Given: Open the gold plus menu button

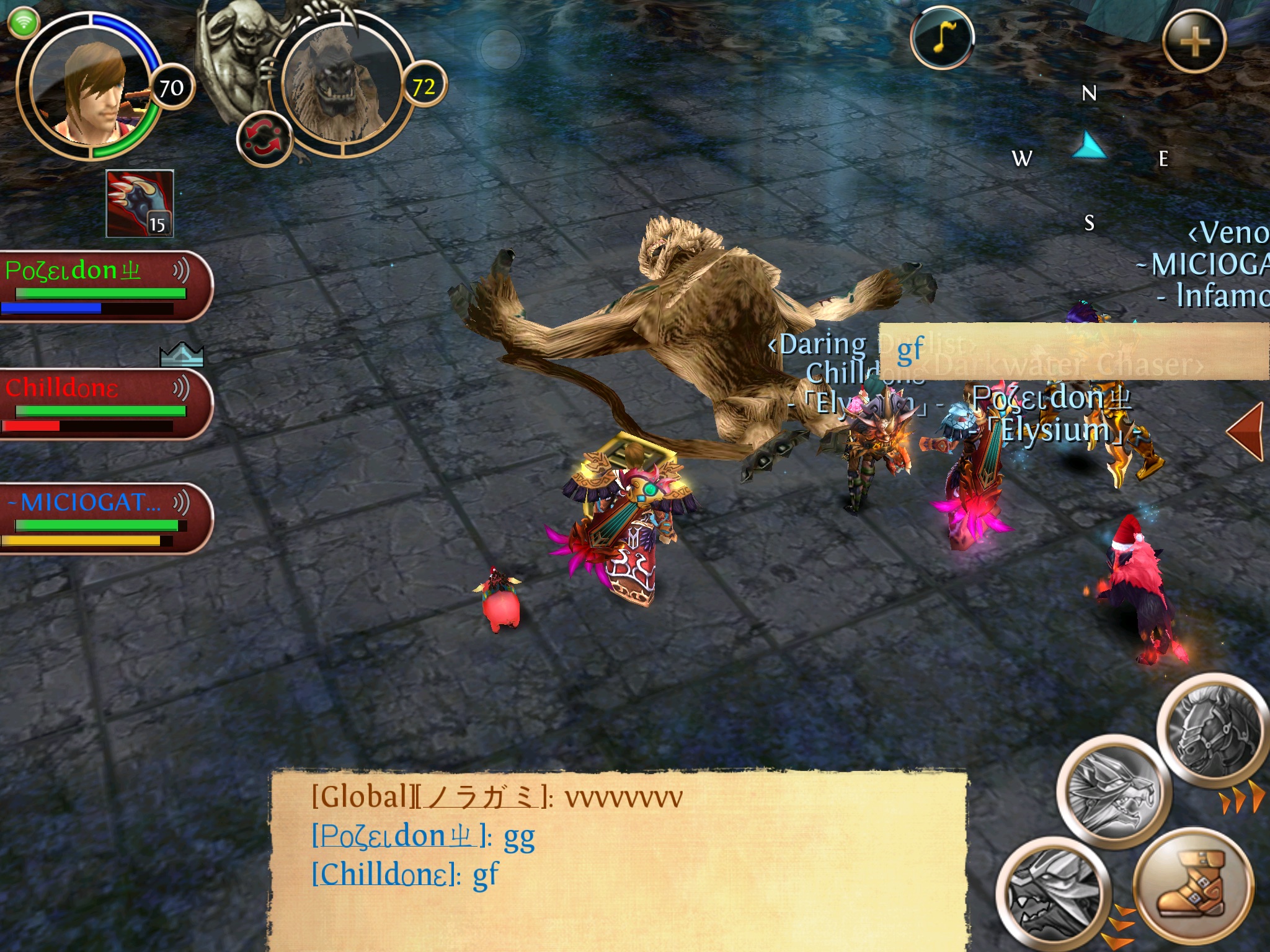Looking at the screenshot, I should [1194, 42].
